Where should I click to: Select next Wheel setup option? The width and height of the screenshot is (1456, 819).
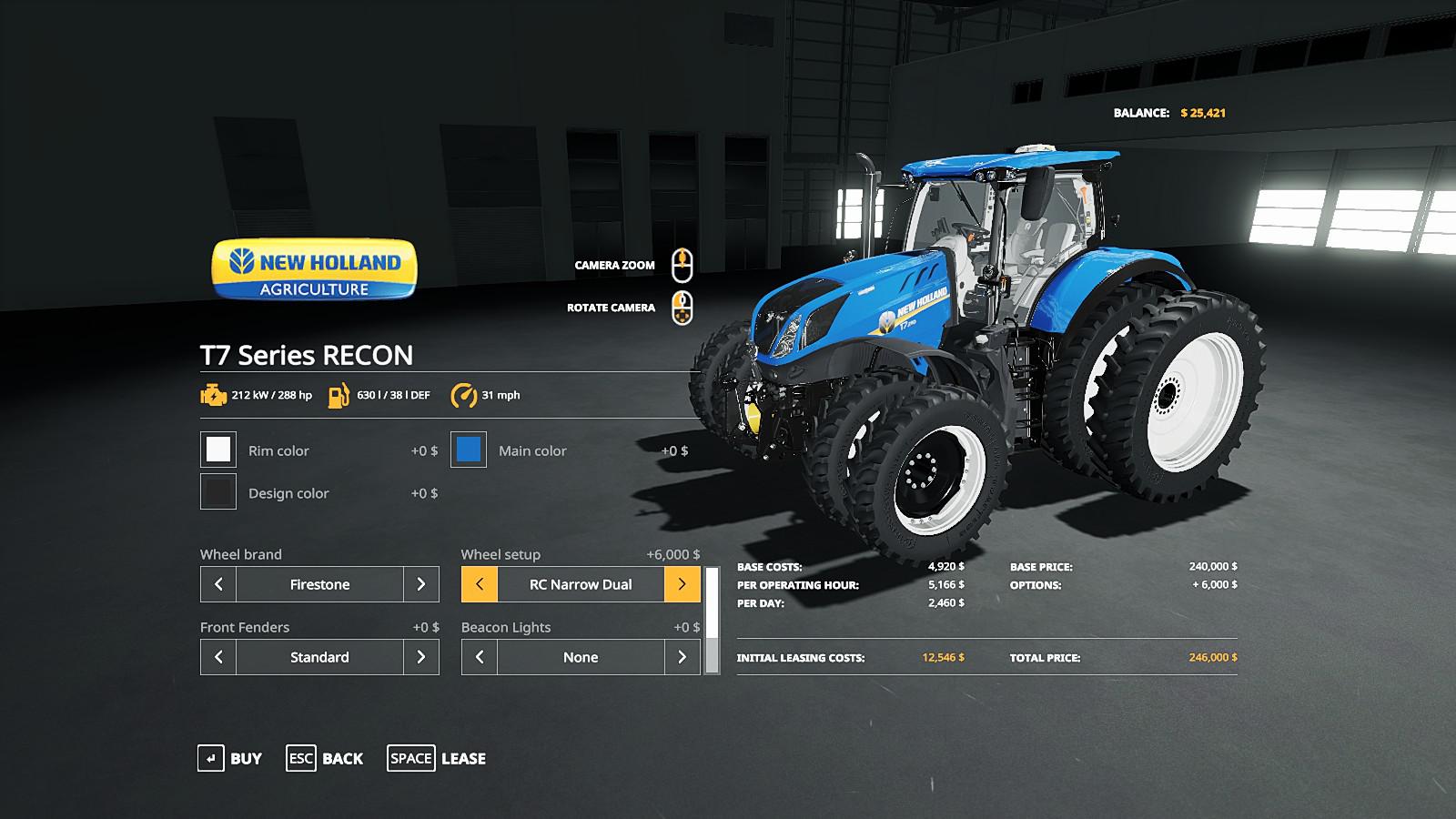(682, 584)
